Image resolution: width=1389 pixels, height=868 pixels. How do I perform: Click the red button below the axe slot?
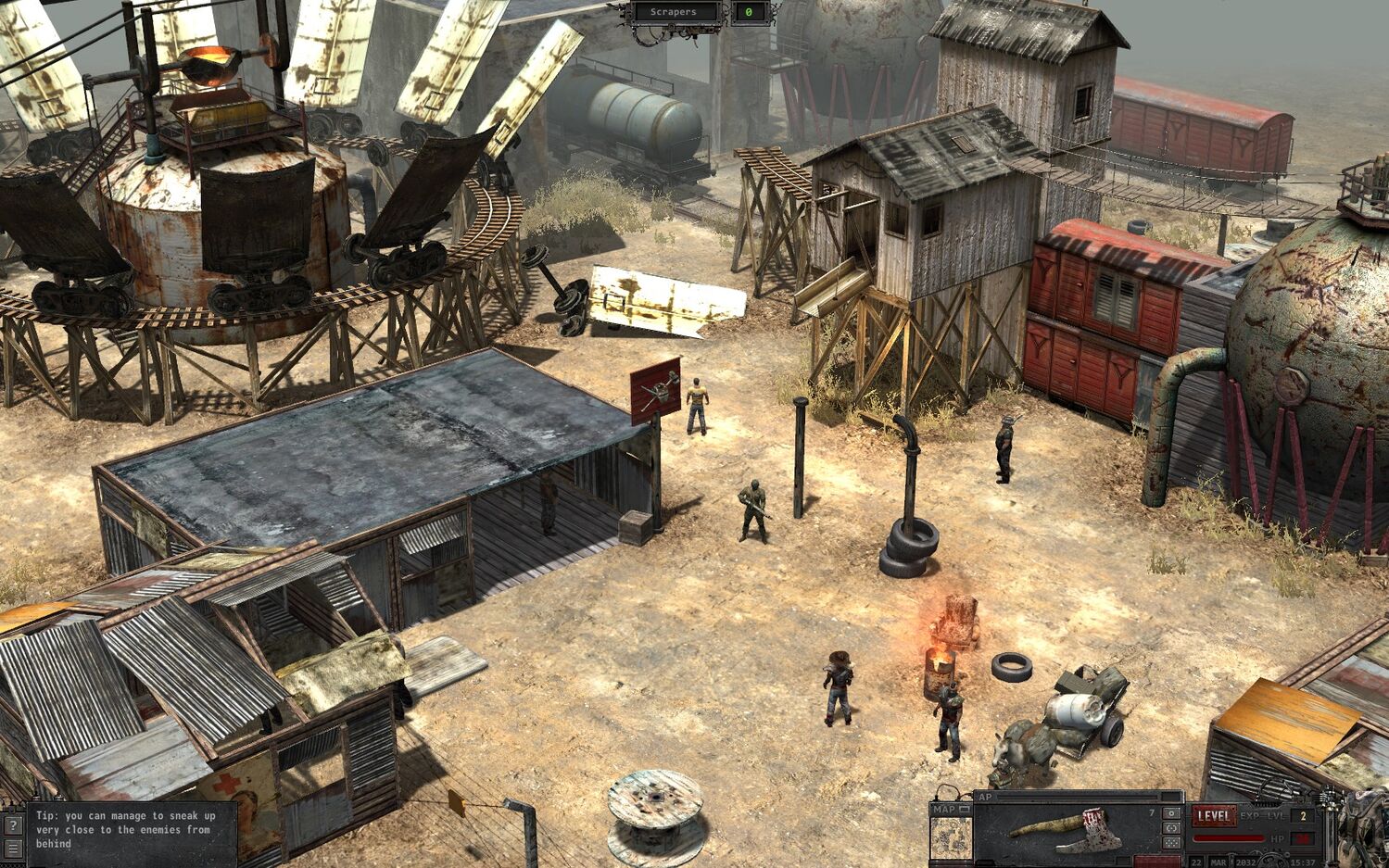[1157, 862]
